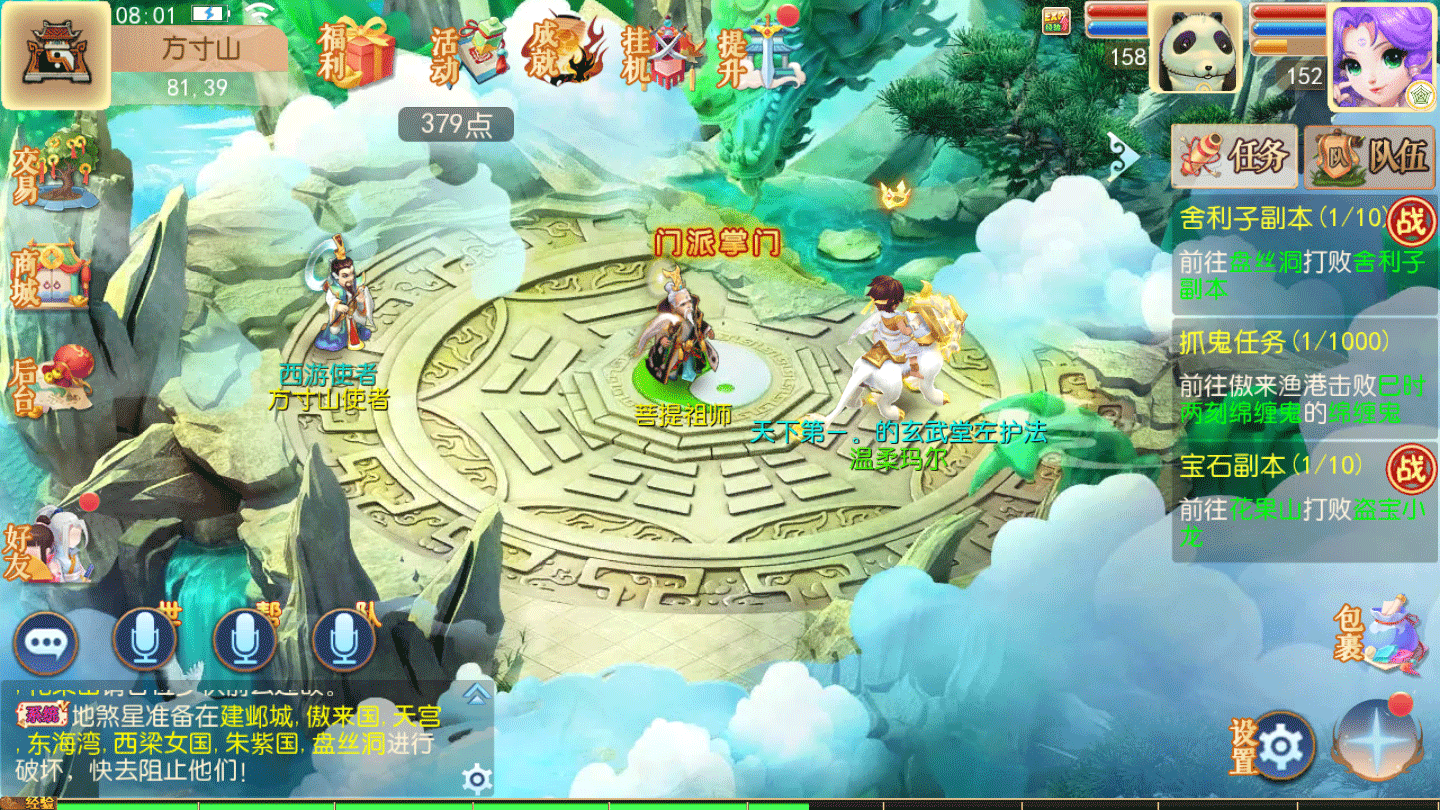Switch to the 队伍 team tab
The height and width of the screenshot is (810, 1440).
coord(1369,156)
